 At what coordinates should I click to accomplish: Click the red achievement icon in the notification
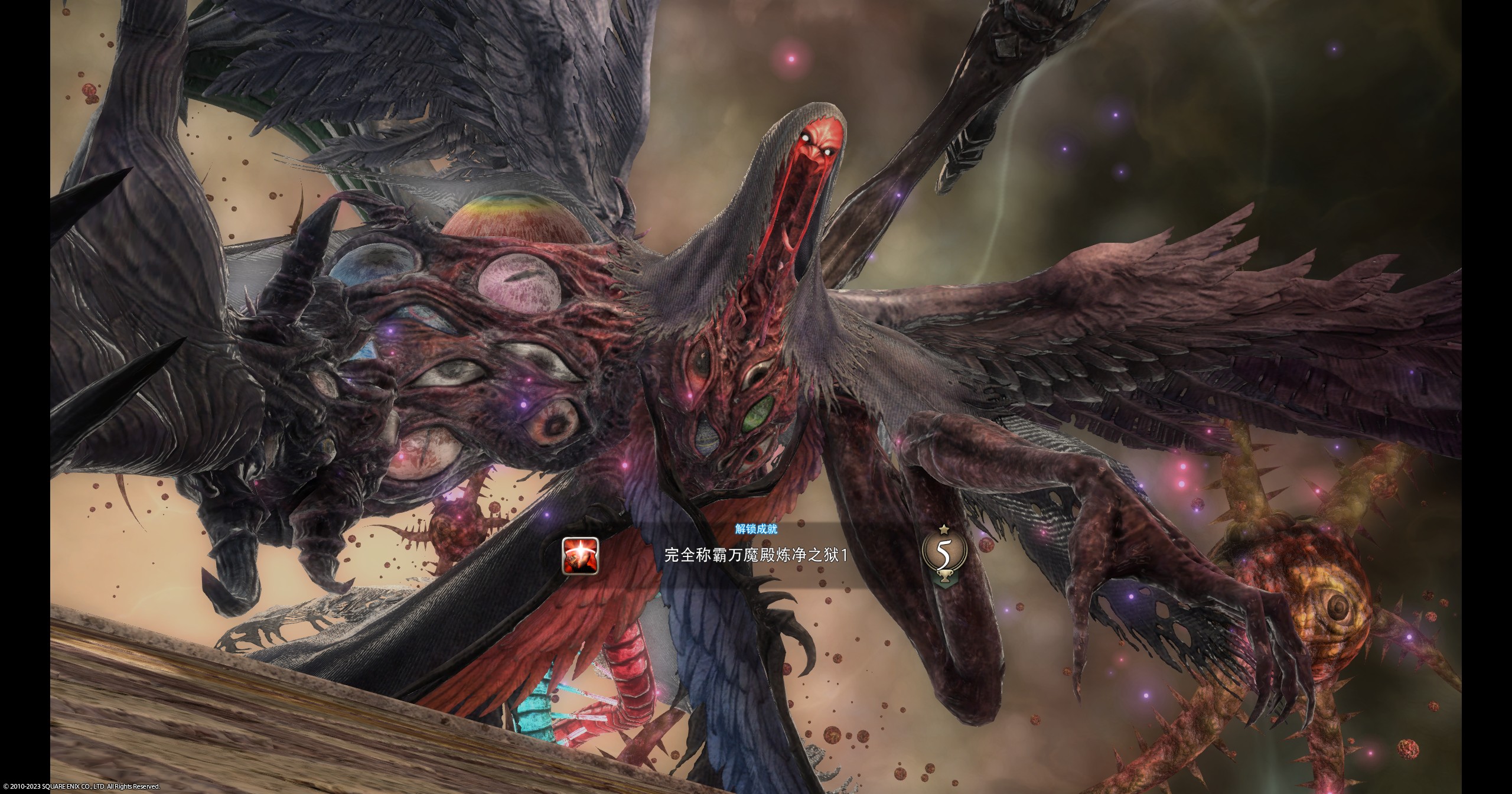click(x=580, y=555)
